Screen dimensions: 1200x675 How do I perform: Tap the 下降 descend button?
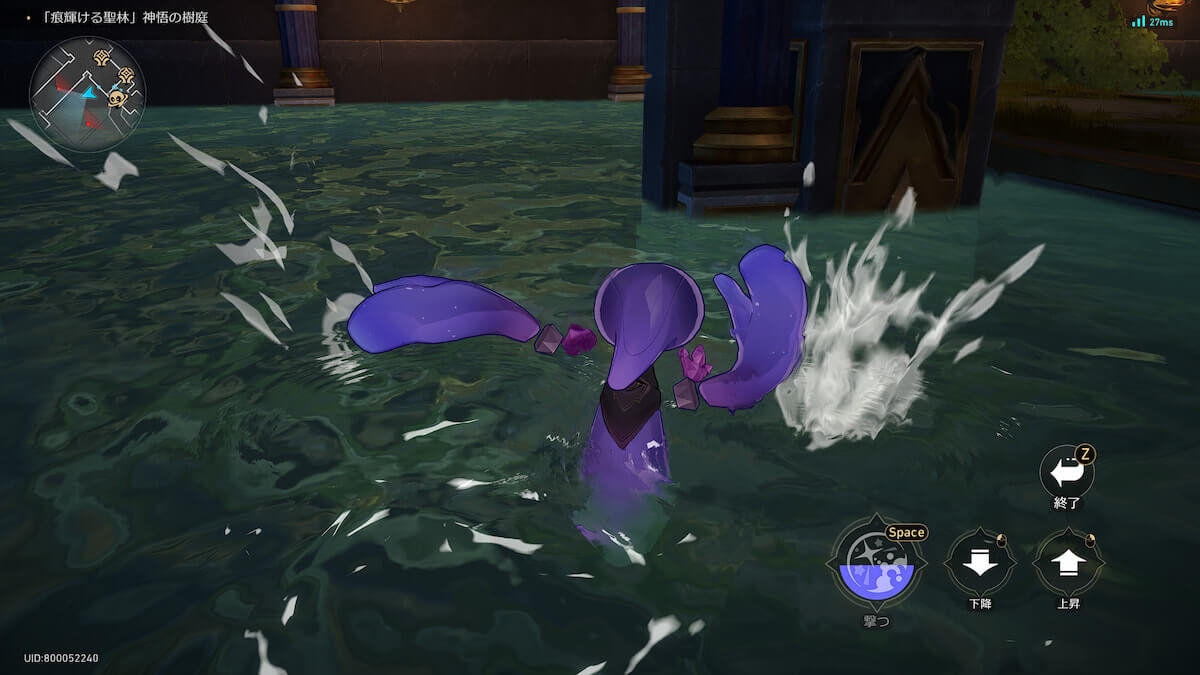click(980, 563)
